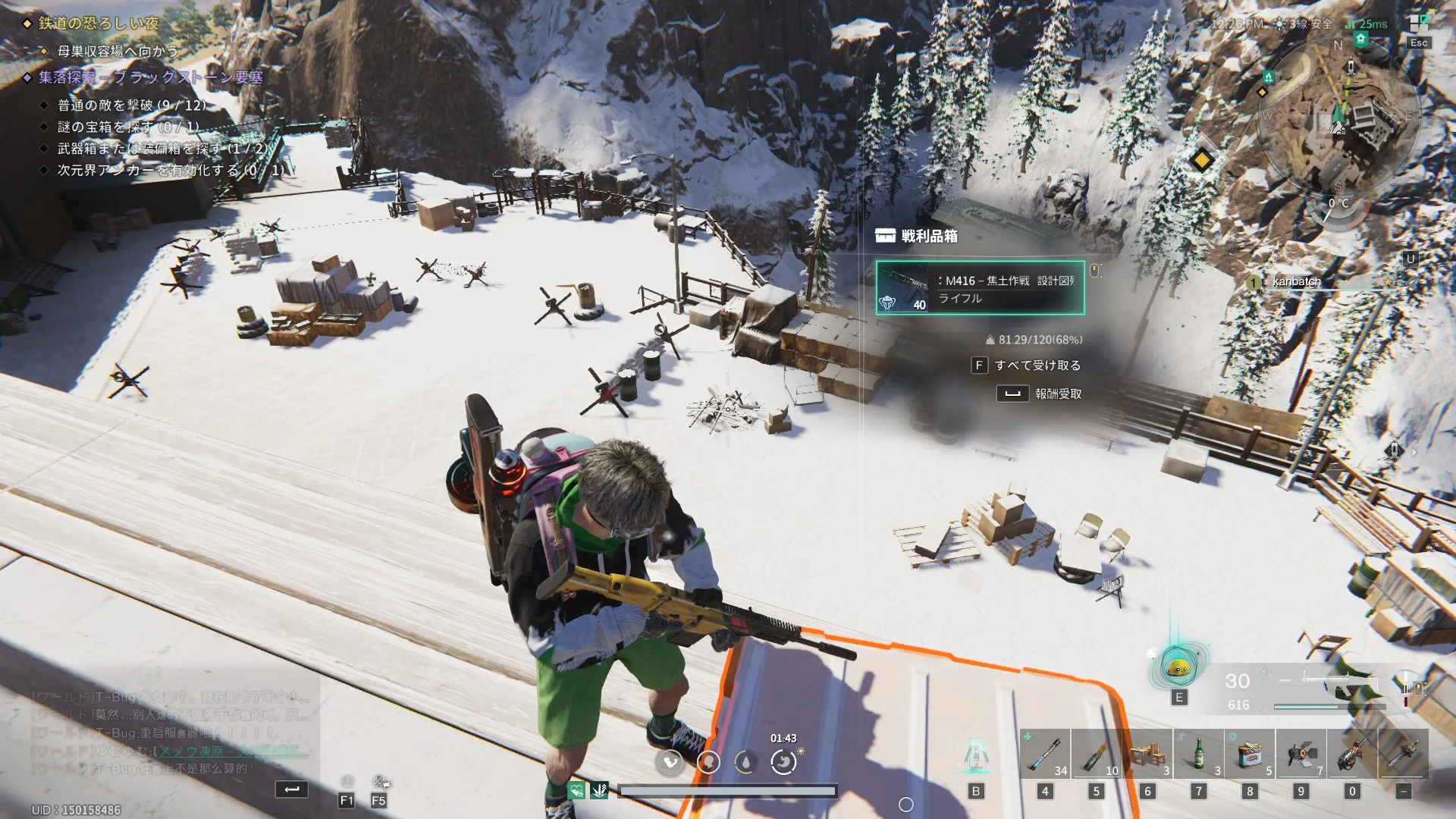Select the M416 blueprint loot item
This screenshot has width=1456, height=819.
pyautogui.click(x=980, y=288)
